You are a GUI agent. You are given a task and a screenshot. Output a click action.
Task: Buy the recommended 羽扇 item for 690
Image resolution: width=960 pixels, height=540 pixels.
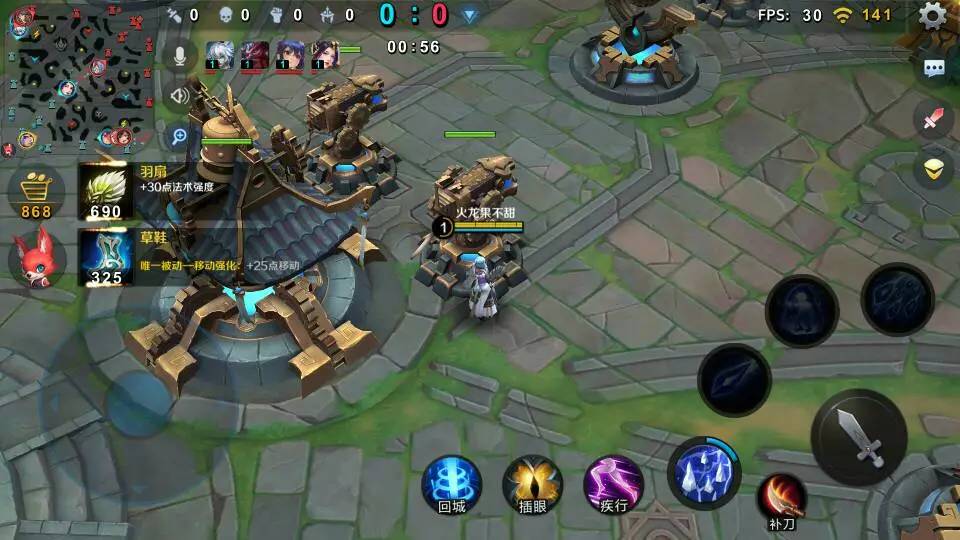(106, 192)
